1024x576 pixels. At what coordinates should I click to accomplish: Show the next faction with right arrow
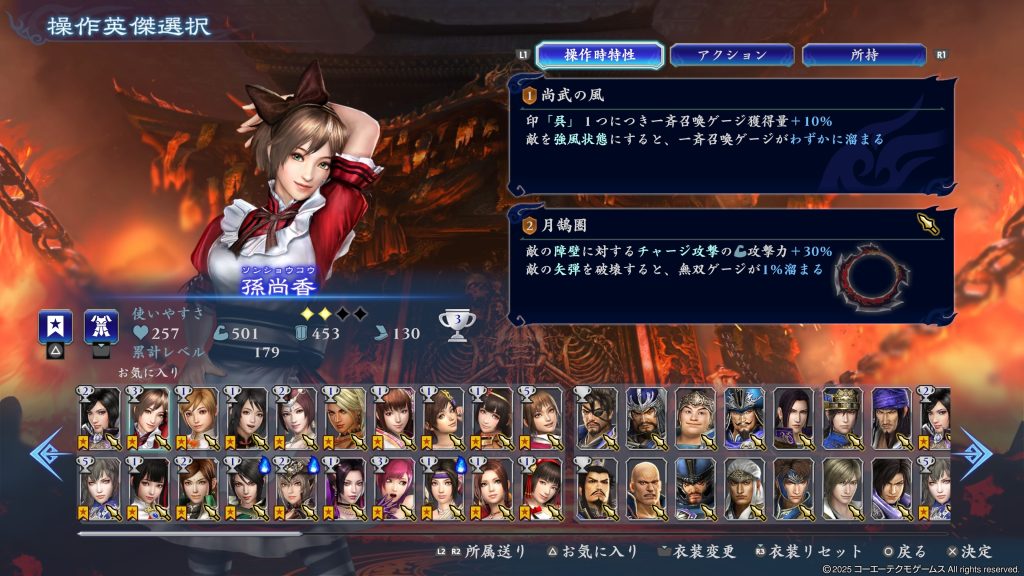pyautogui.click(x=977, y=453)
